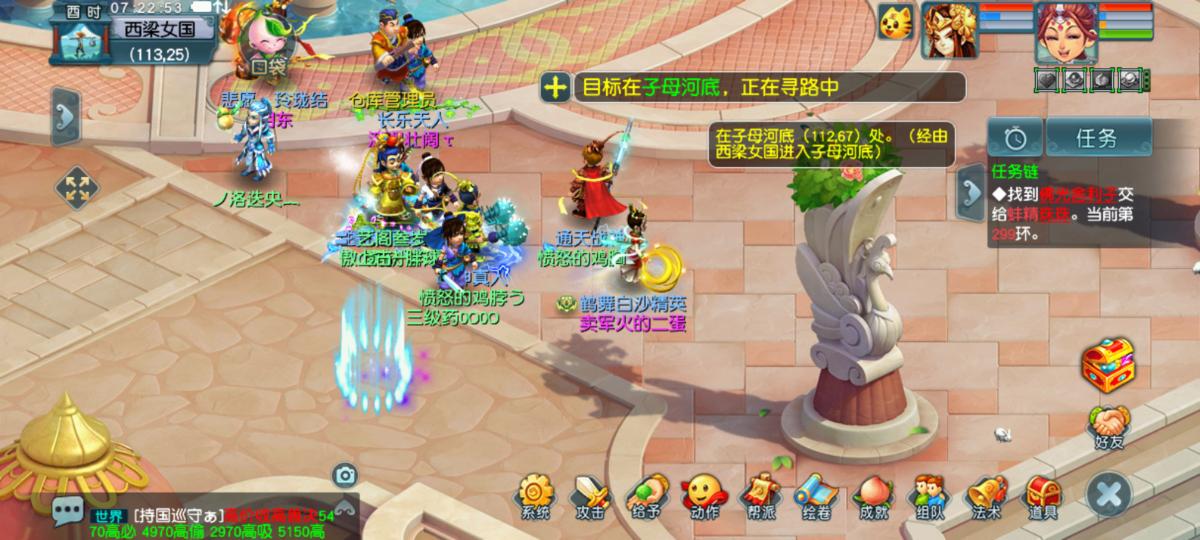Open the 好友 friends handshake icon
This screenshot has width=1200, height=540.
(1108, 424)
